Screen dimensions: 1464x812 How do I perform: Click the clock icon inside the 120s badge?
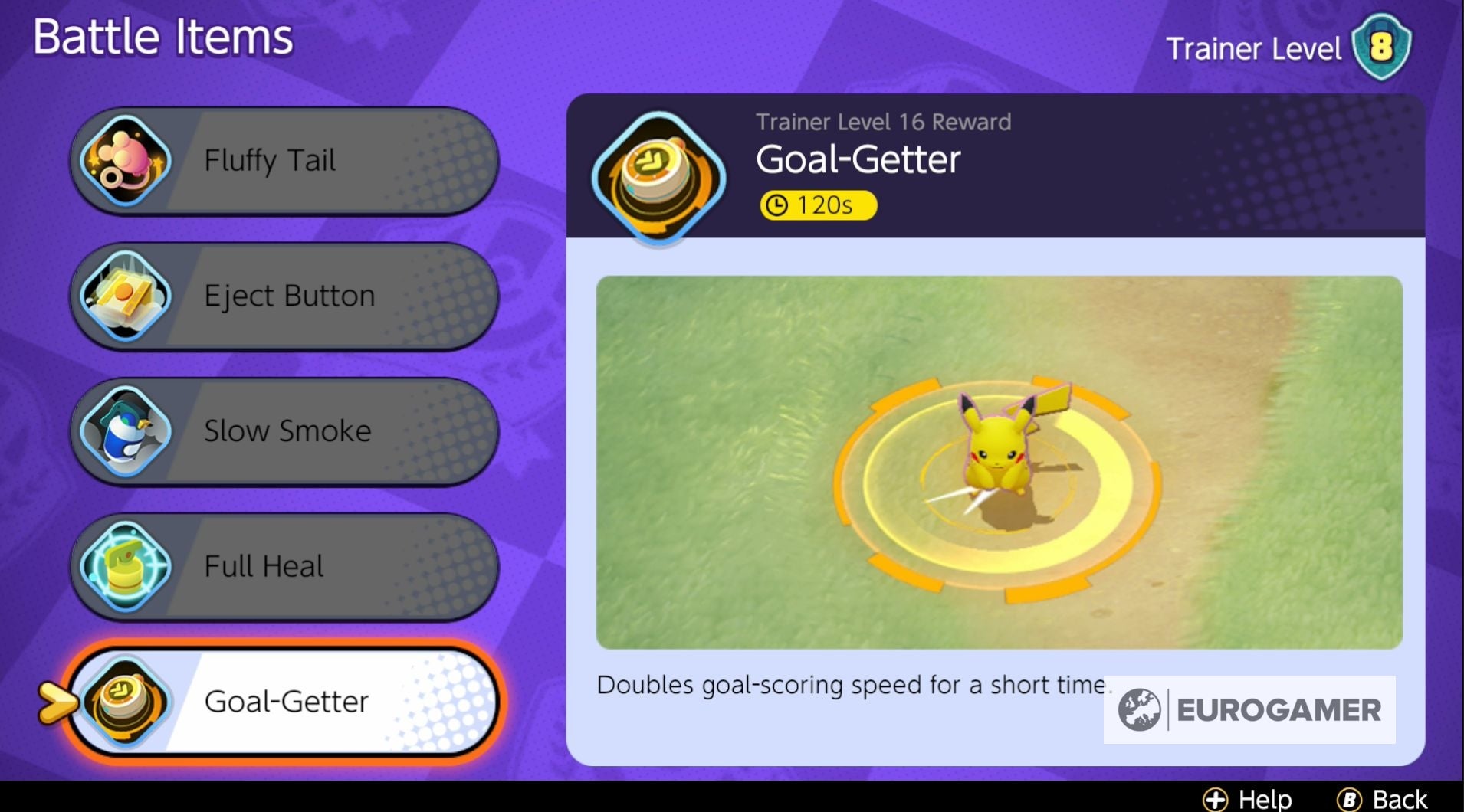776,205
